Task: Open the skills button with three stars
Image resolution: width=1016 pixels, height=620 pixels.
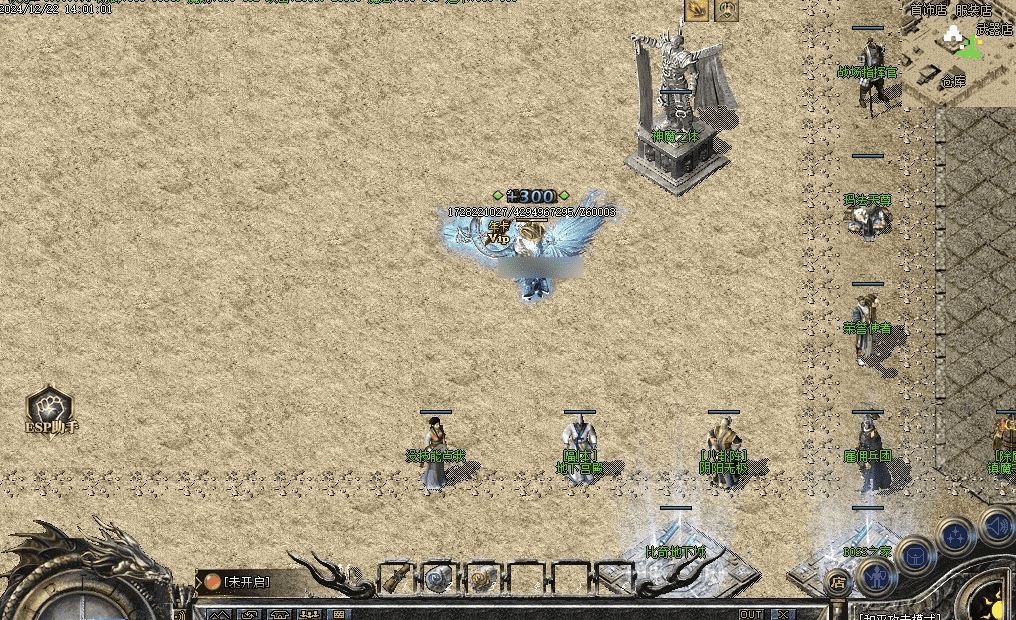Action: [x=956, y=534]
